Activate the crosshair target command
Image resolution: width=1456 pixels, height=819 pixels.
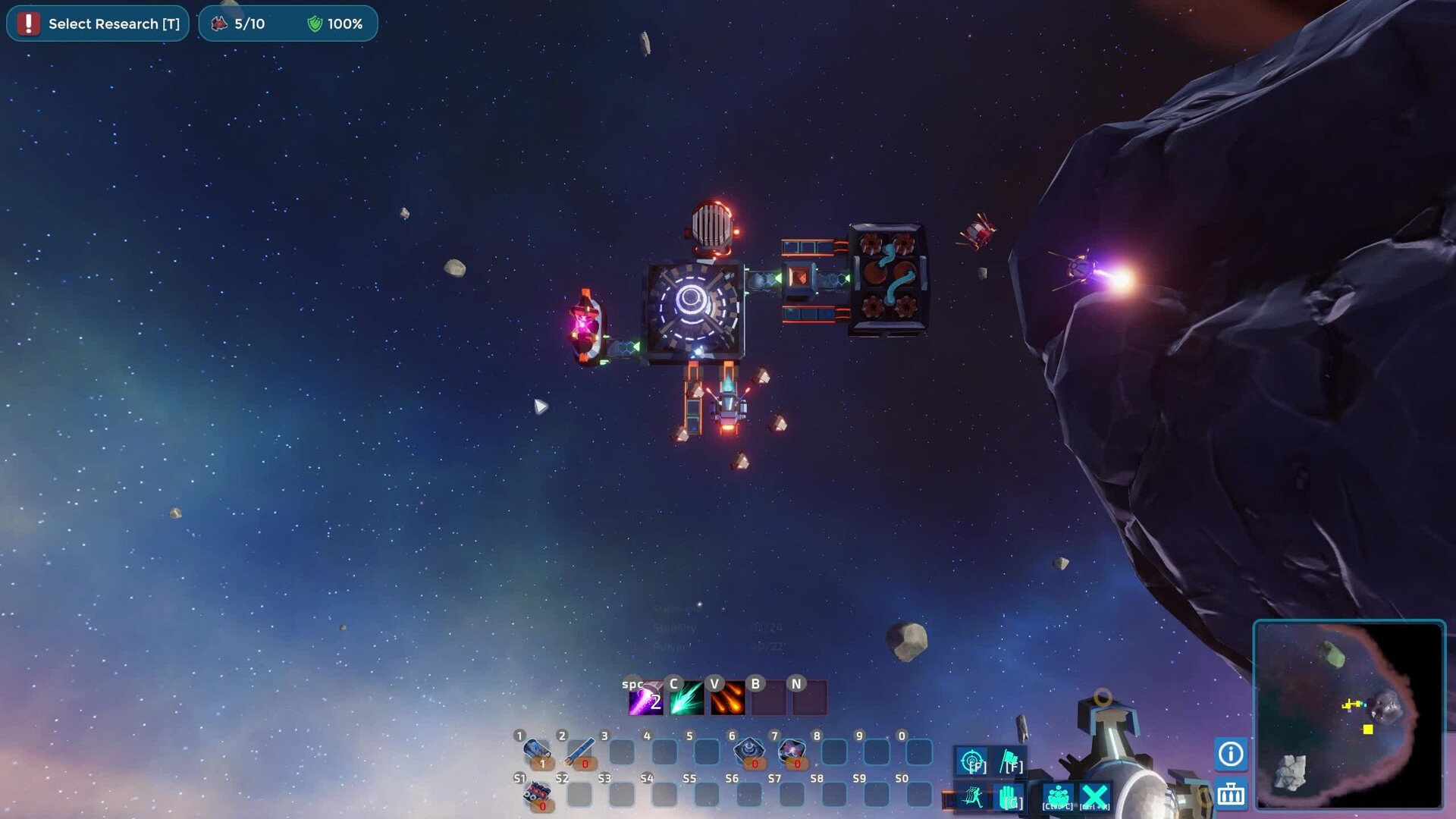click(972, 761)
